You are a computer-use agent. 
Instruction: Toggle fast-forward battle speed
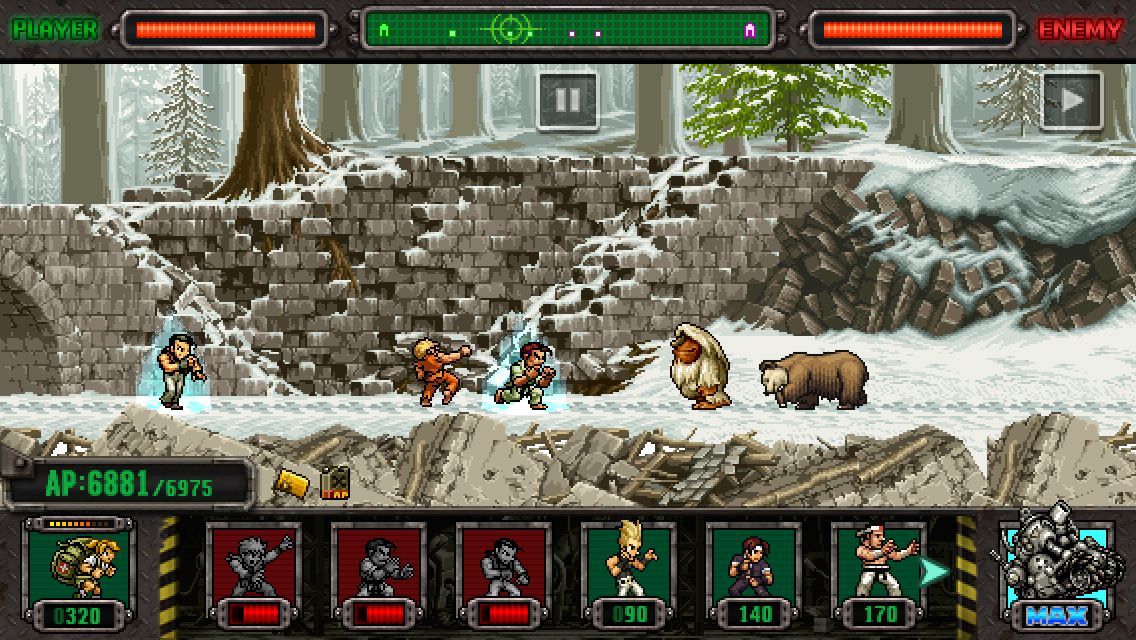coord(1071,100)
